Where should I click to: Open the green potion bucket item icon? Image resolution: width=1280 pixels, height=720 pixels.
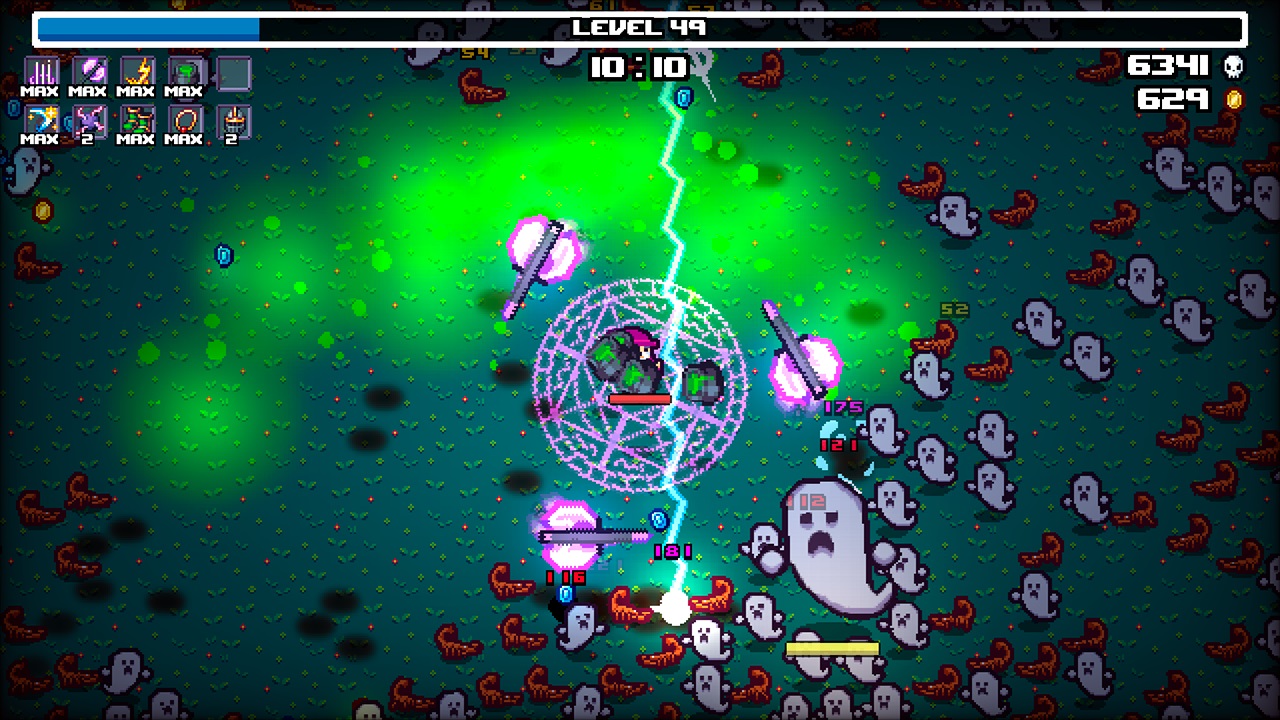(185, 70)
